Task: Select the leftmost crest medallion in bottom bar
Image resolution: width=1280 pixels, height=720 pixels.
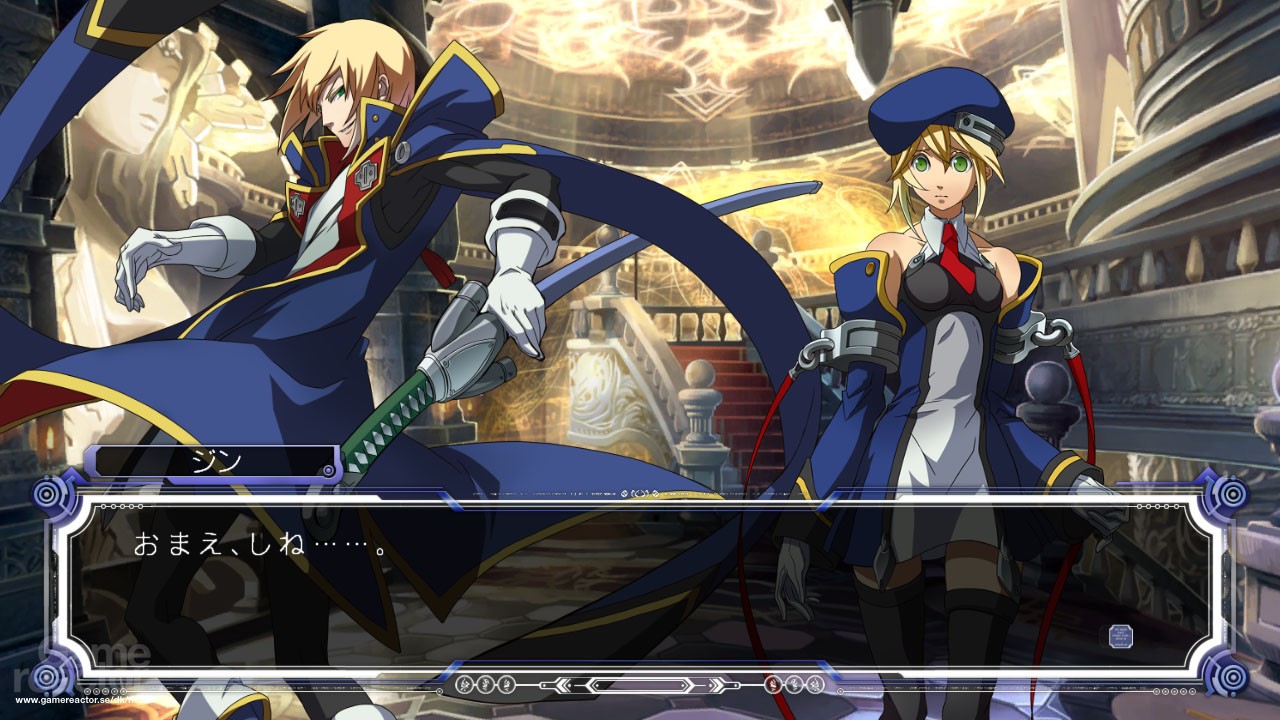Action: click(464, 684)
